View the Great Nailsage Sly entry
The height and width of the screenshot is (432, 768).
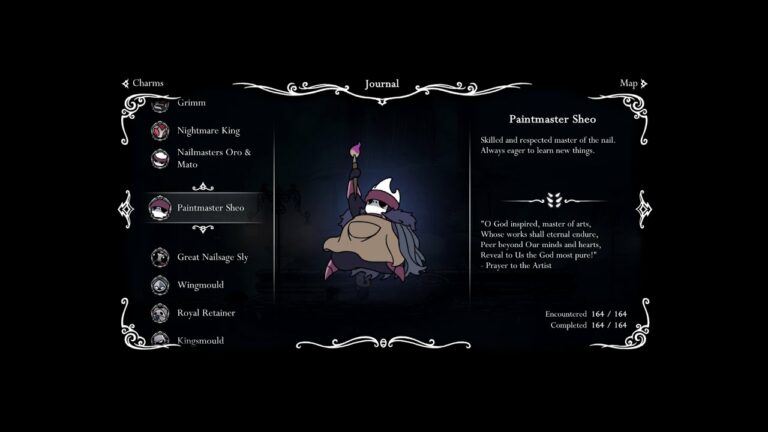click(x=212, y=257)
